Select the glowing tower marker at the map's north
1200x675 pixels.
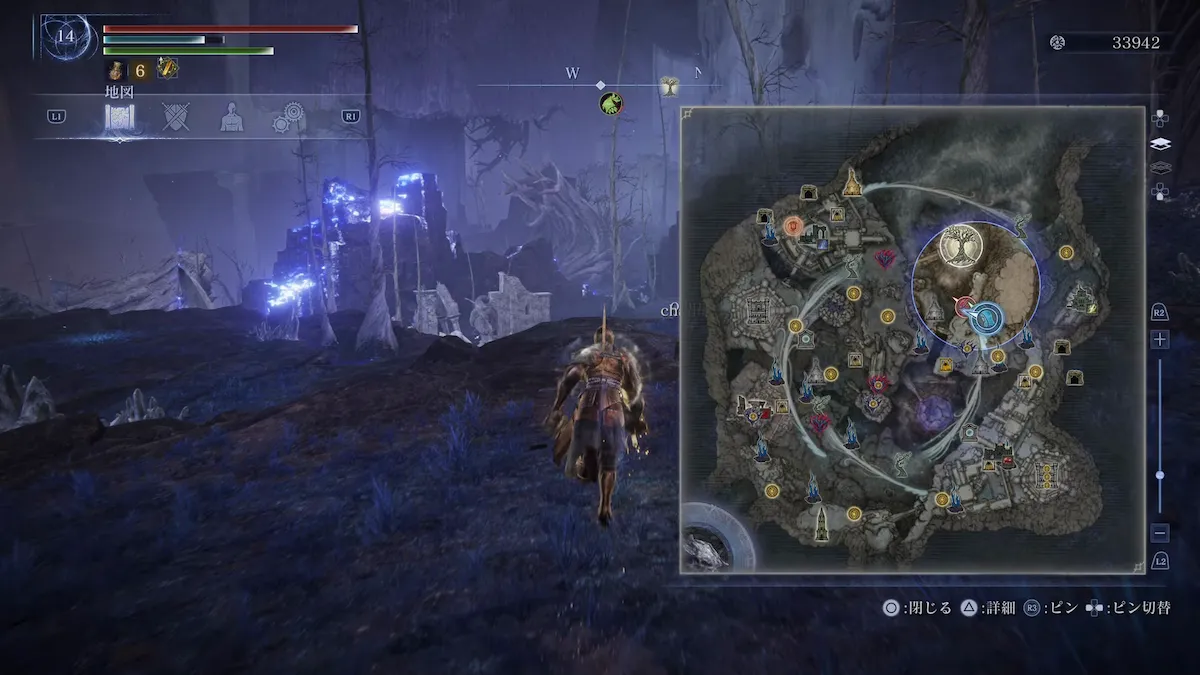click(852, 182)
